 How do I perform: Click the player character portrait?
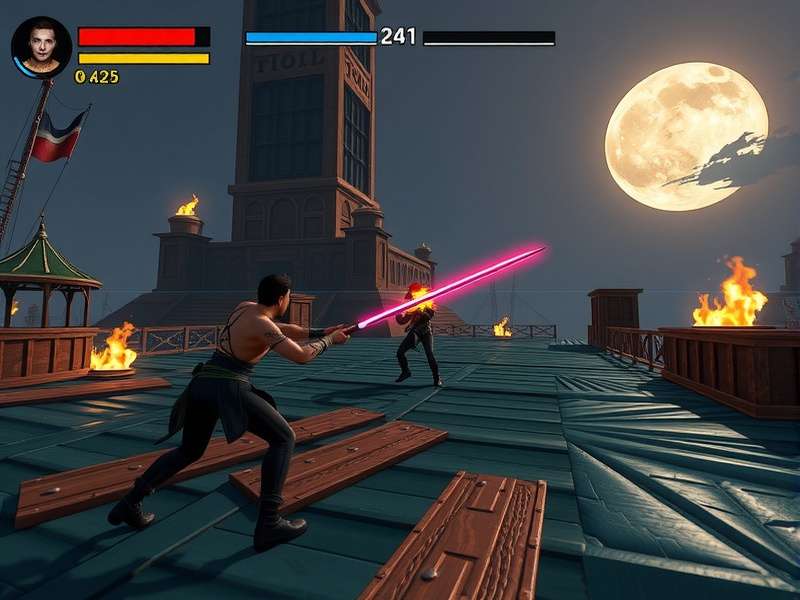(x=41, y=46)
